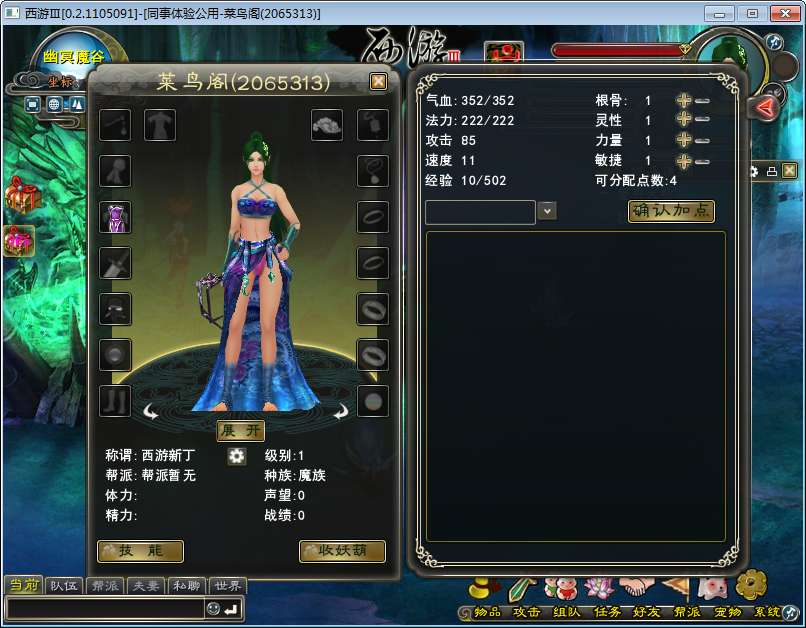Image resolution: width=806 pixels, height=628 pixels.
Task: Rotate character model with right arrow
Action: click(340, 410)
